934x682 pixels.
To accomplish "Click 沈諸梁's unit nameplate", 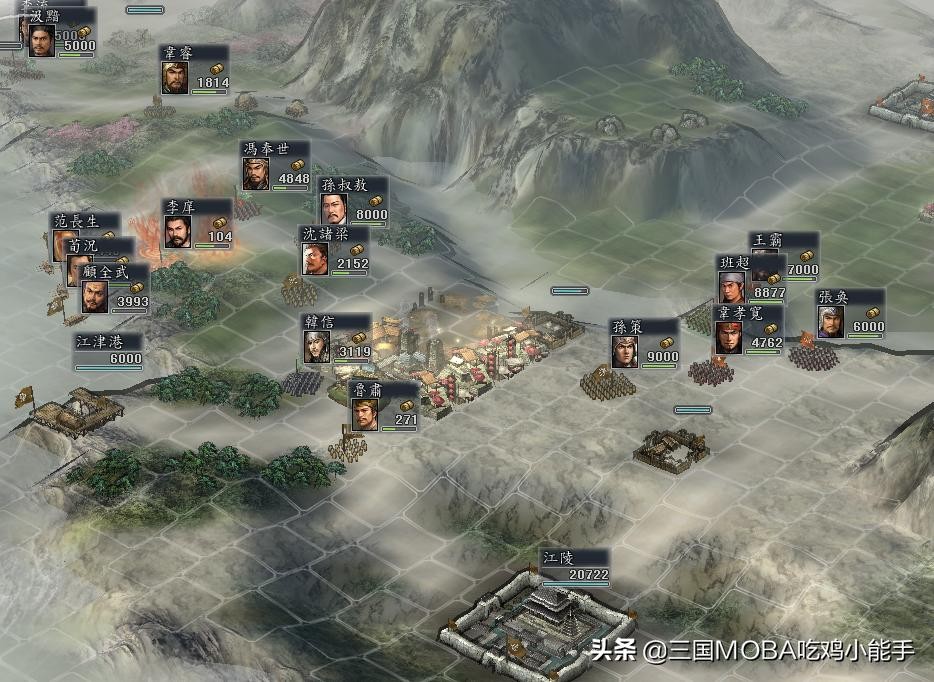I will tap(335, 250).
